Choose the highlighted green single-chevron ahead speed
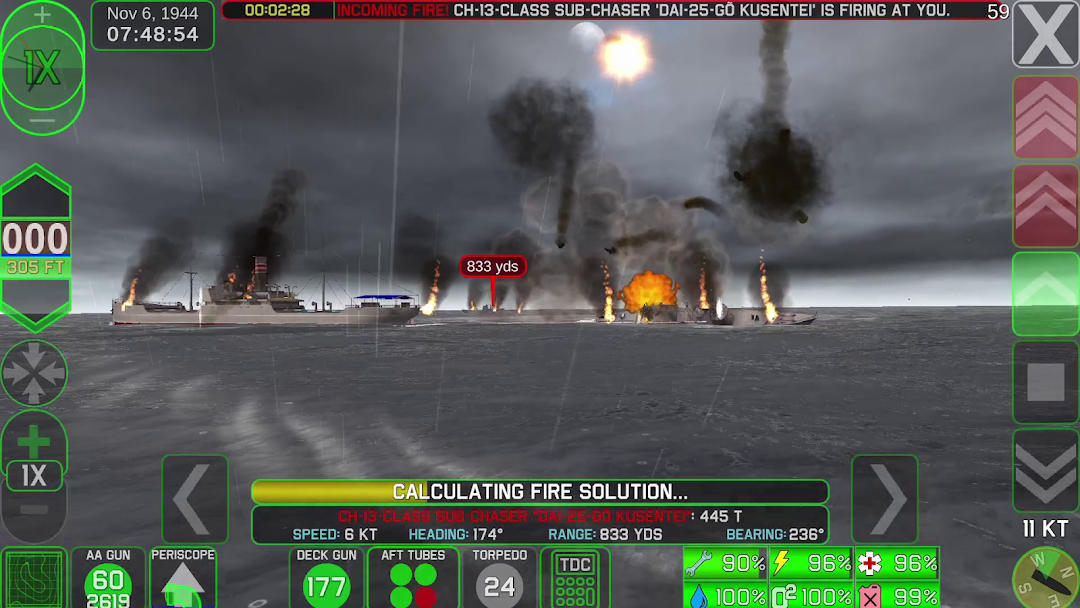Image resolution: width=1080 pixels, height=608 pixels. 1045,293
